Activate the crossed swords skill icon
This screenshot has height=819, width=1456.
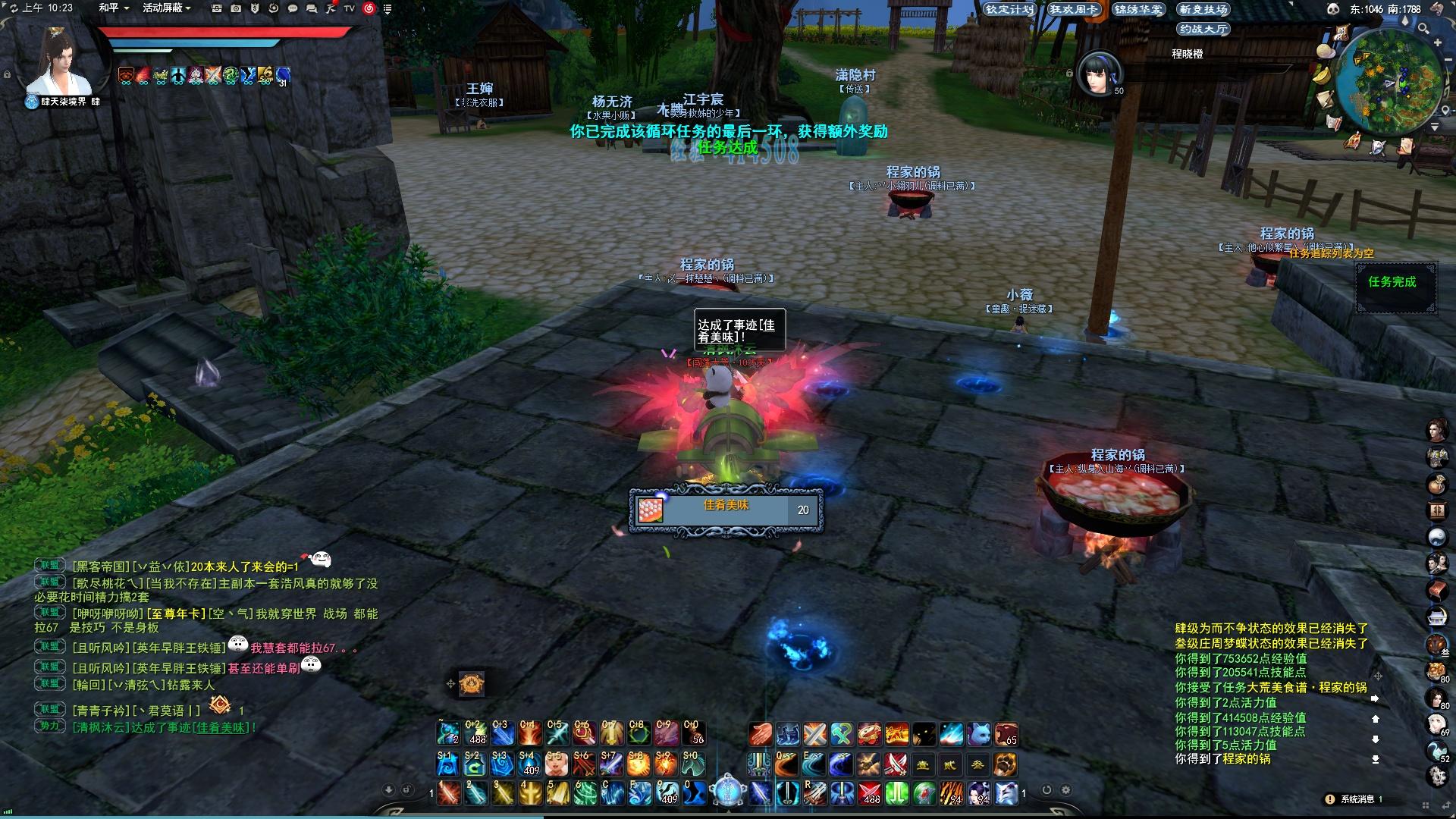pos(814,734)
